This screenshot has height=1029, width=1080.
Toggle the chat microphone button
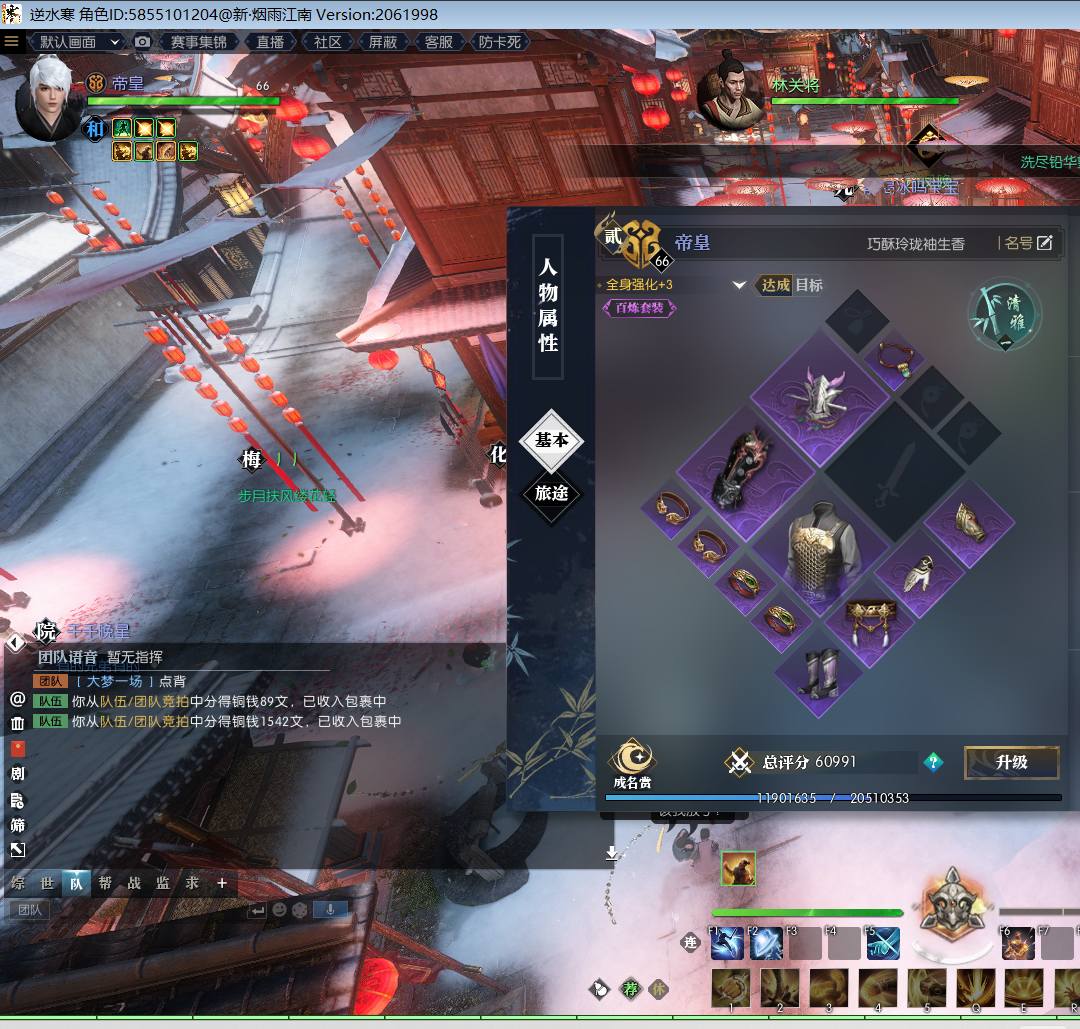[x=331, y=910]
